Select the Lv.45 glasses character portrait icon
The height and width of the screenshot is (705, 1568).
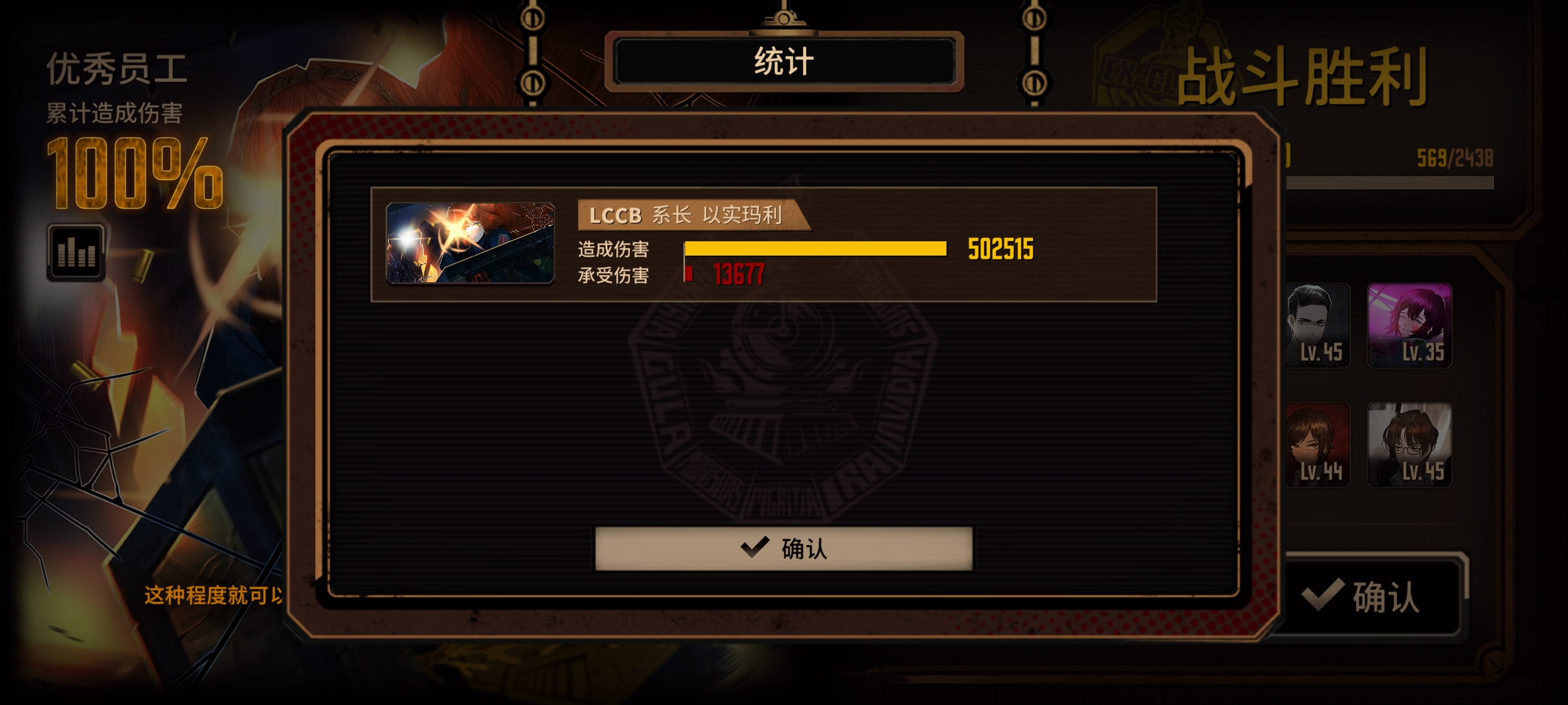(x=1411, y=446)
